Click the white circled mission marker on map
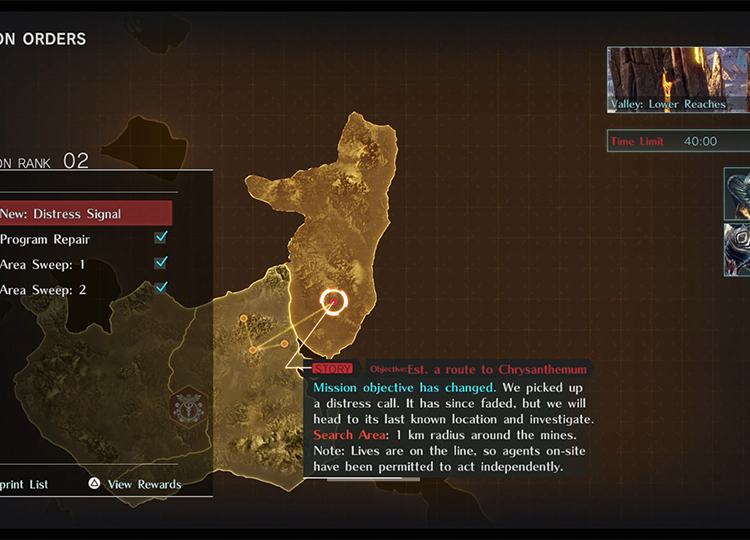 point(333,300)
